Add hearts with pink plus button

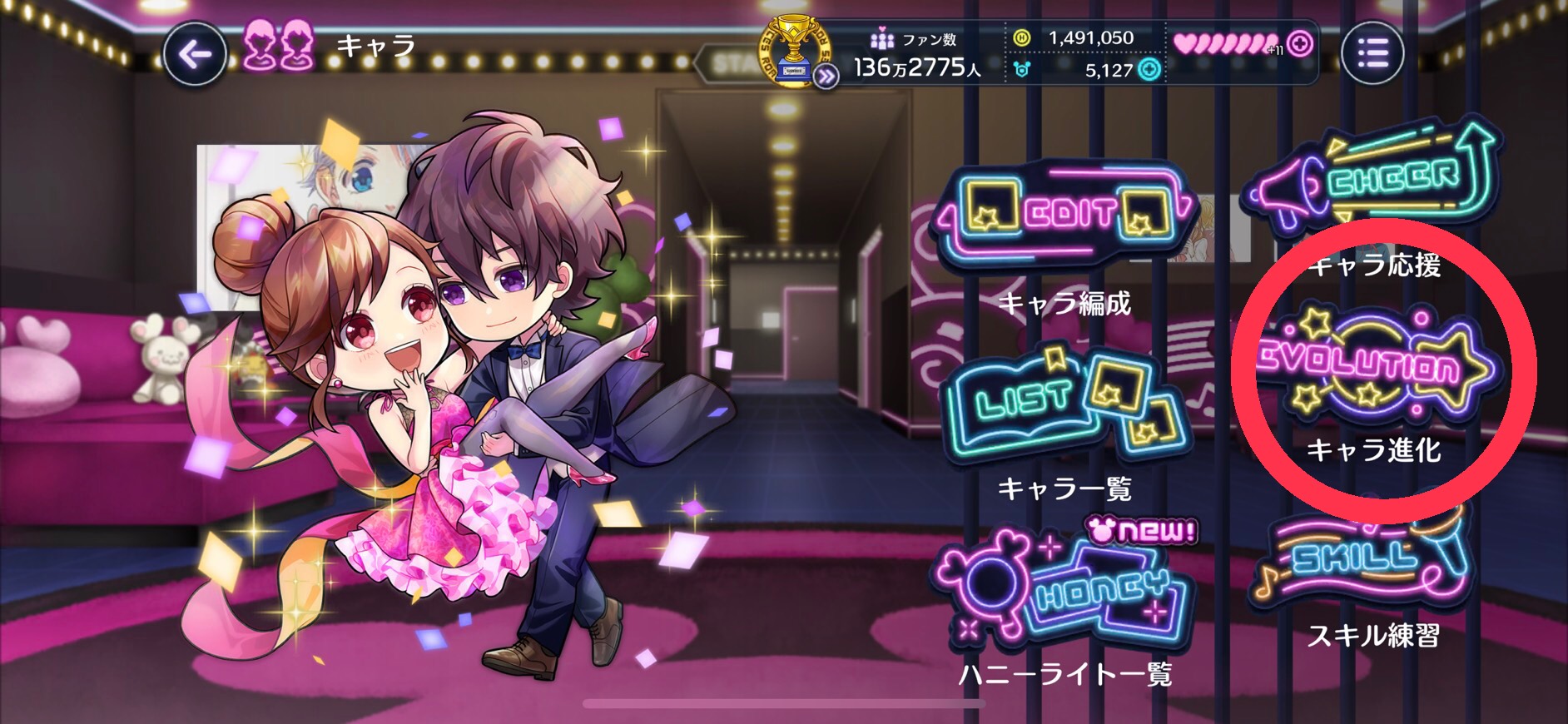pyautogui.click(x=1300, y=43)
